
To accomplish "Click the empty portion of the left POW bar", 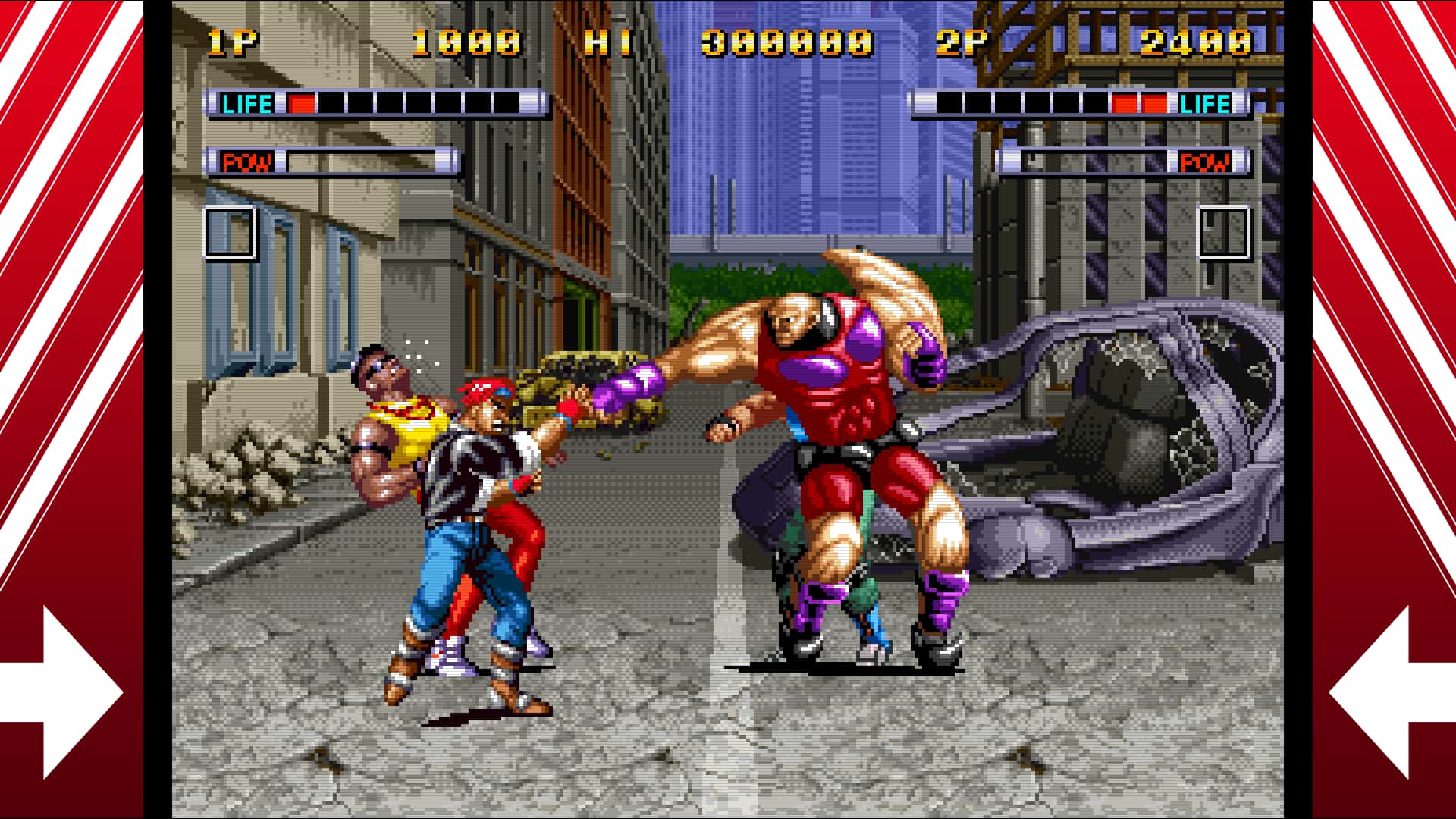I will coord(372,162).
